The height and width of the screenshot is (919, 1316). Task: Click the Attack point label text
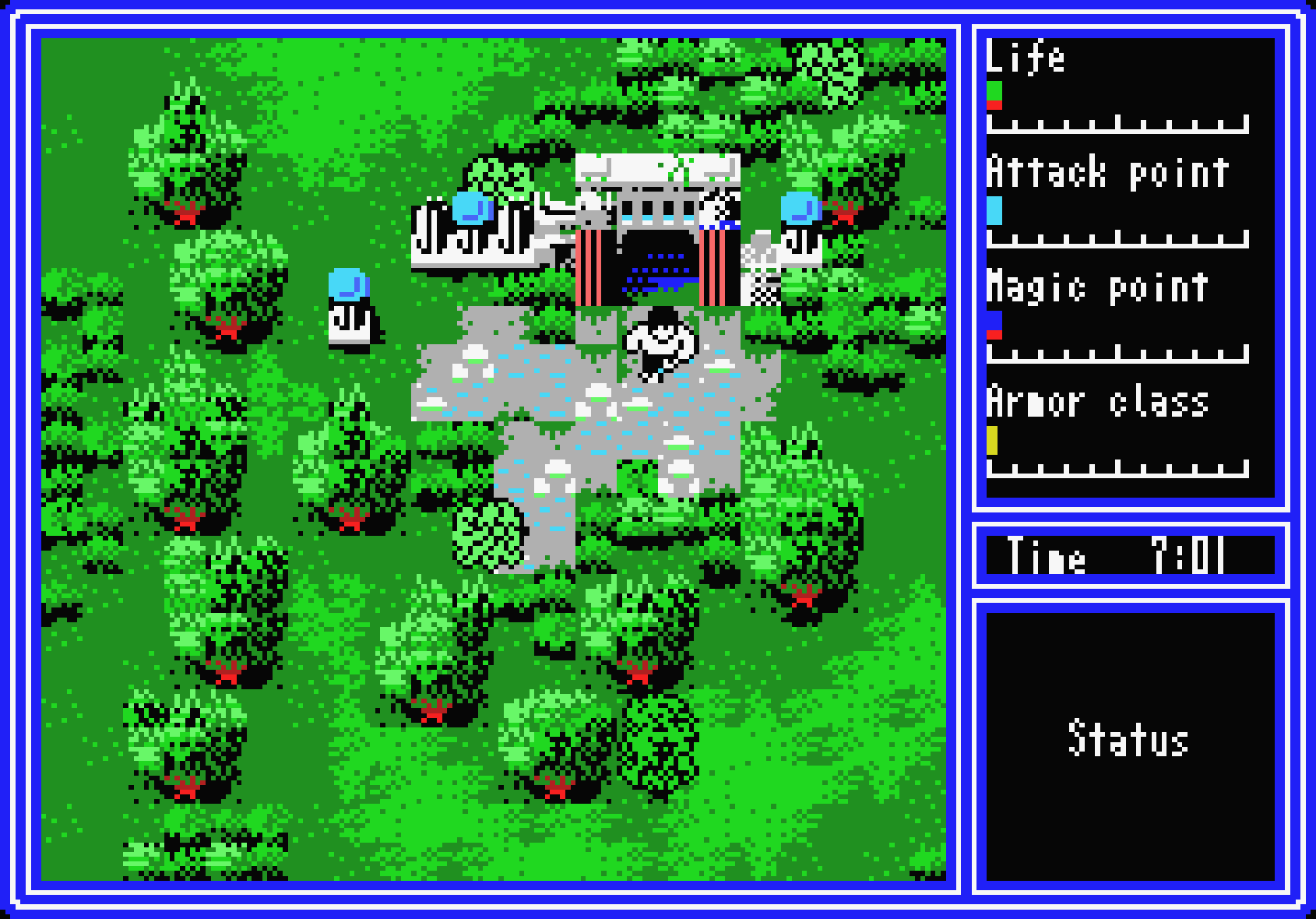[1106, 173]
